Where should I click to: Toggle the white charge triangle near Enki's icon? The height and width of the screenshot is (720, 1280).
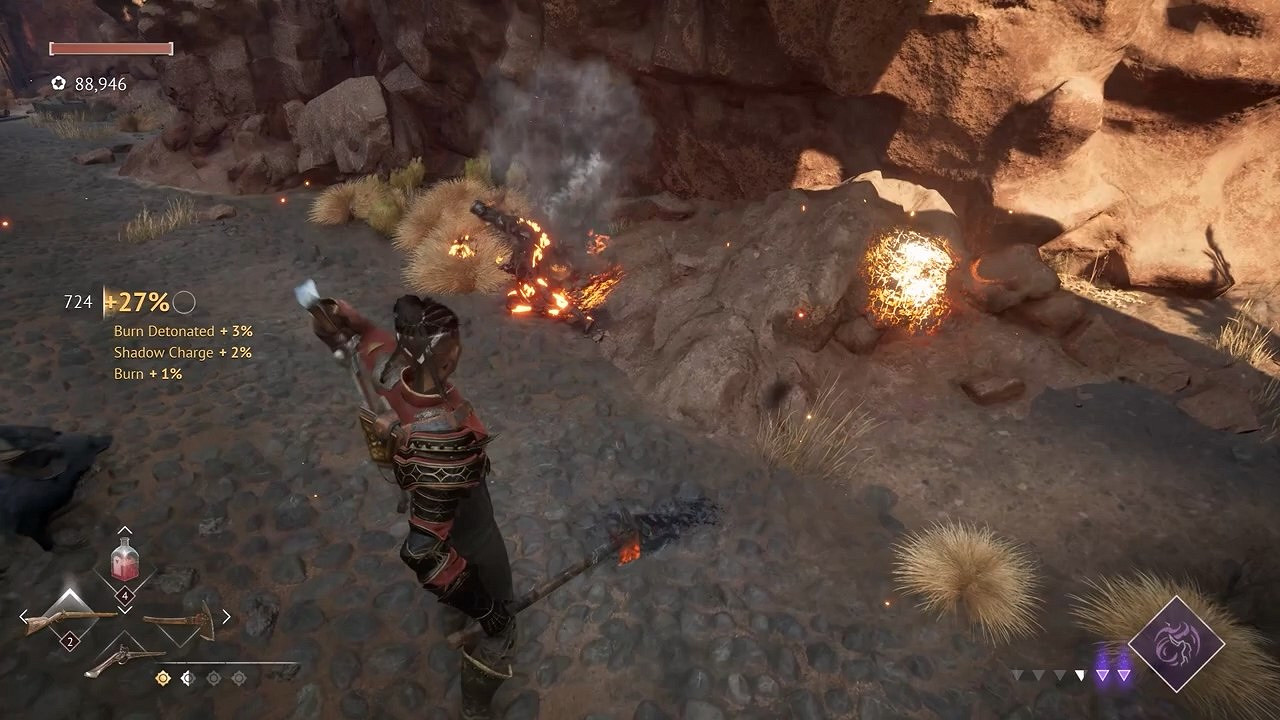click(1082, 674)
